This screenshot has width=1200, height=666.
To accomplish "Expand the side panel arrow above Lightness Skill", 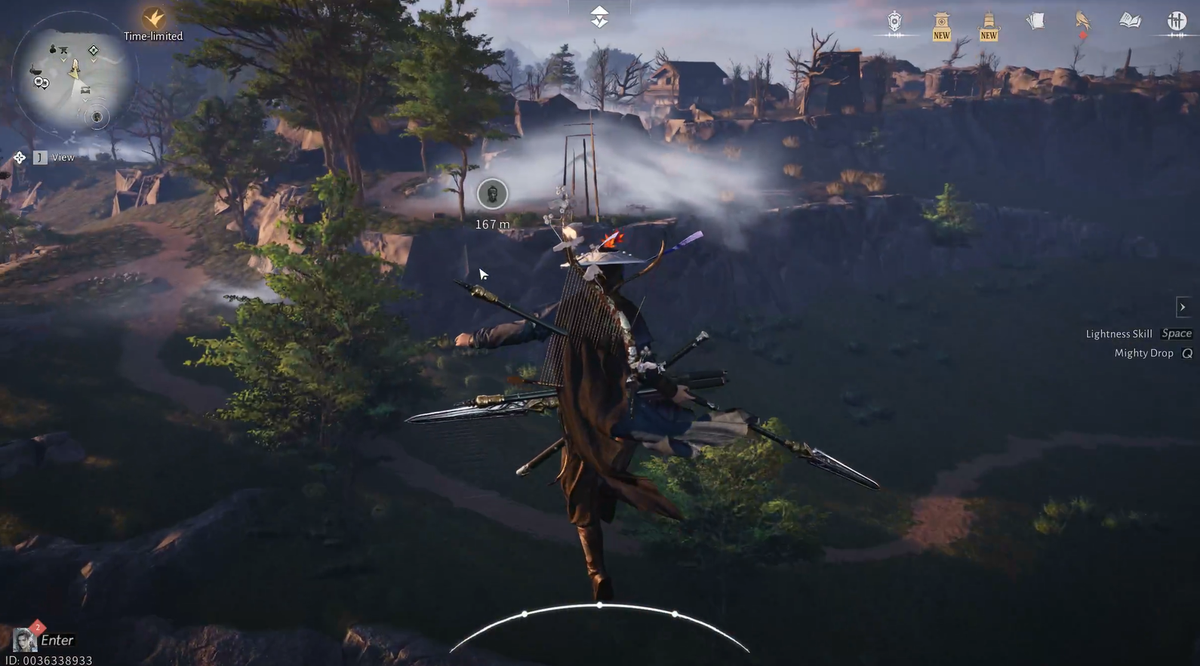I will (x=1183, y=307).
